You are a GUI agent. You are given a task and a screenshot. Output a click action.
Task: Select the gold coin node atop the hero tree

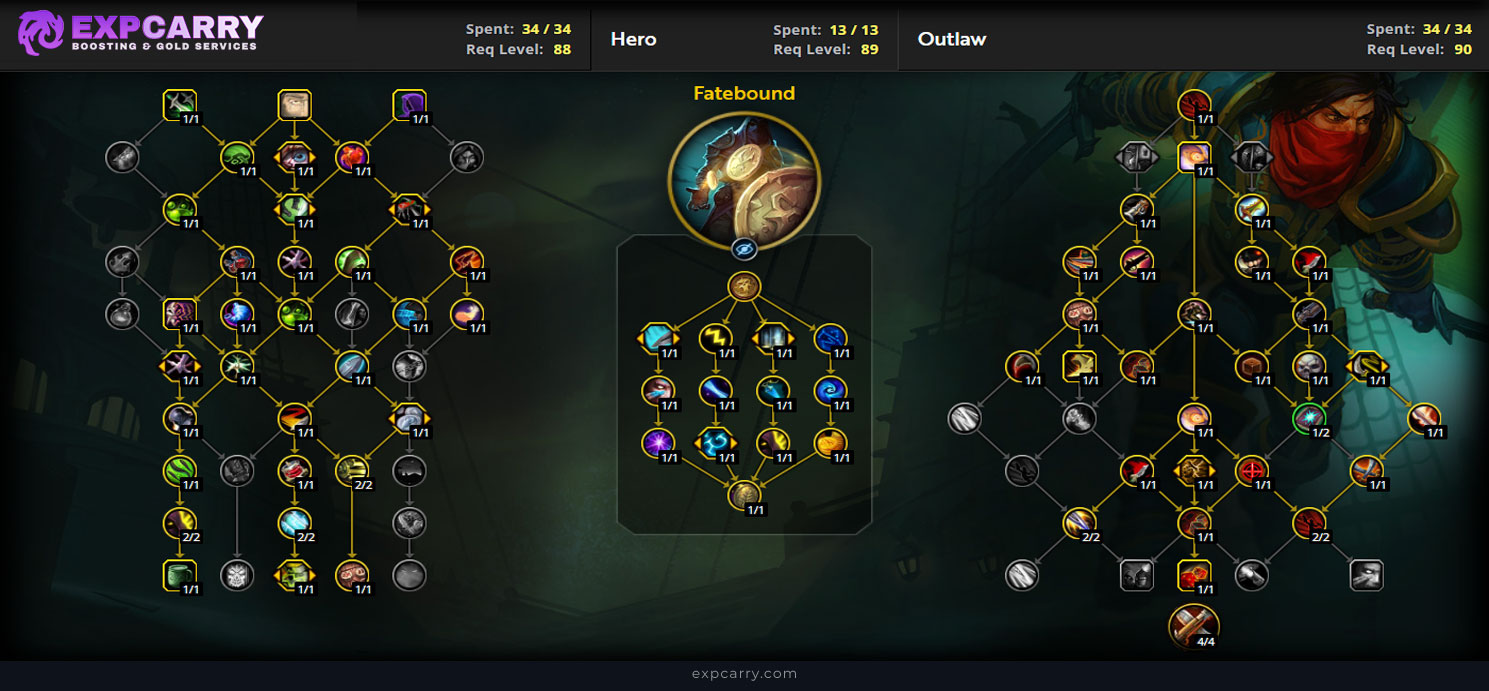tap(744, 287)
